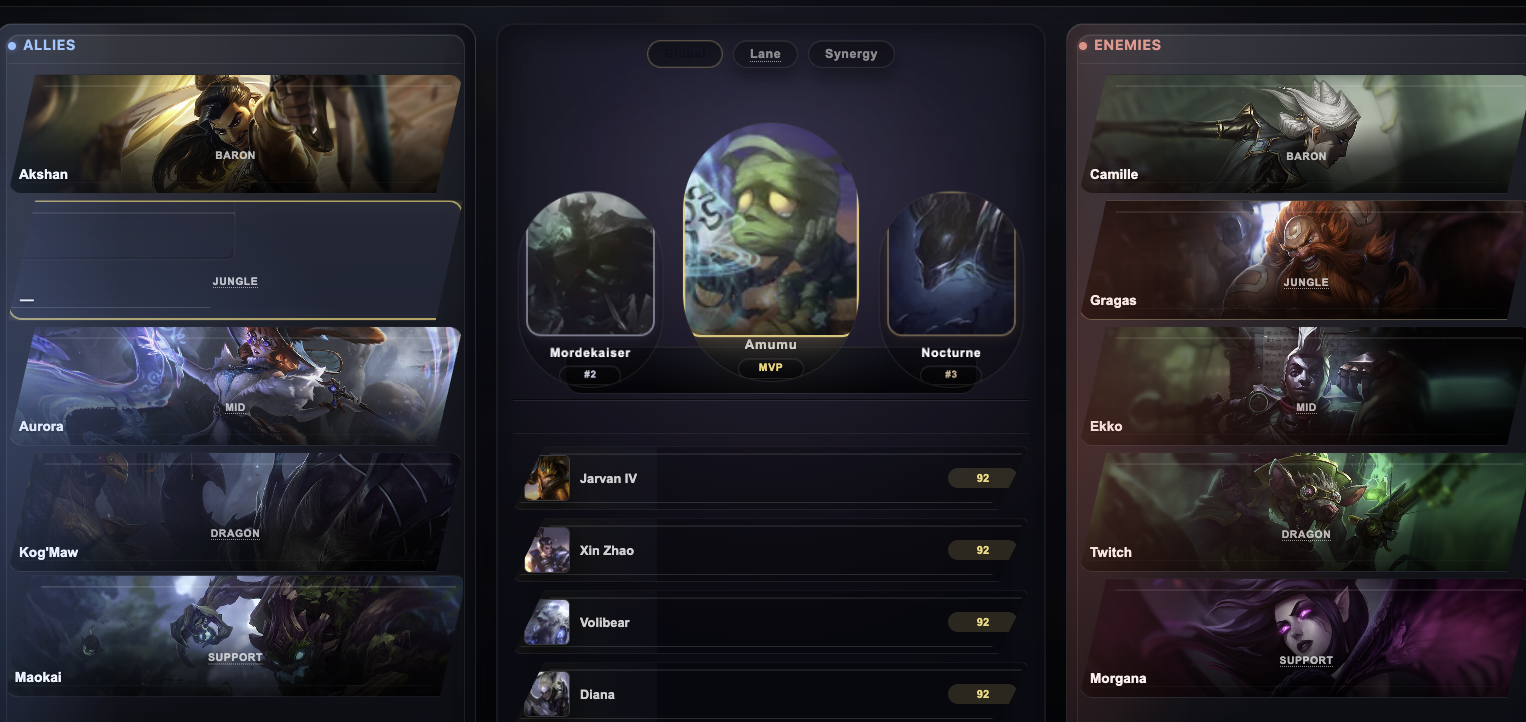The width and height of the screenshot is (1526, 722).
Task: Click the Volibear champion icon
Action: [x=547, y=622]
